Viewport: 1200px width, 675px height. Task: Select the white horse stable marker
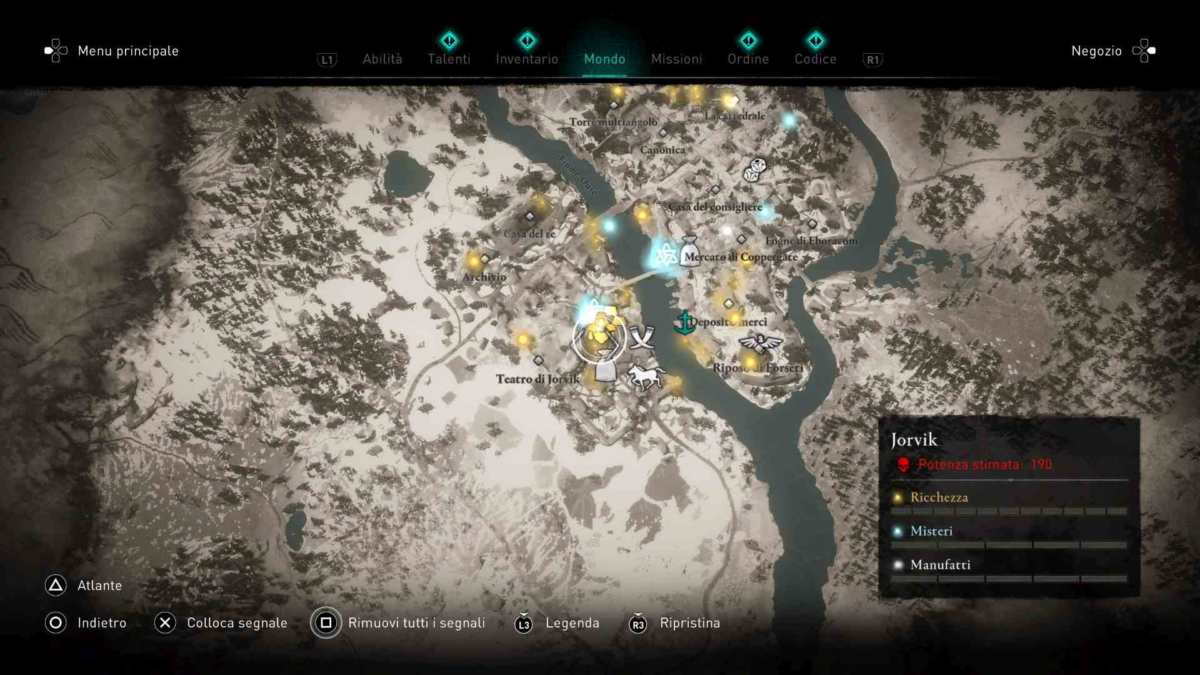click(644, 376)
